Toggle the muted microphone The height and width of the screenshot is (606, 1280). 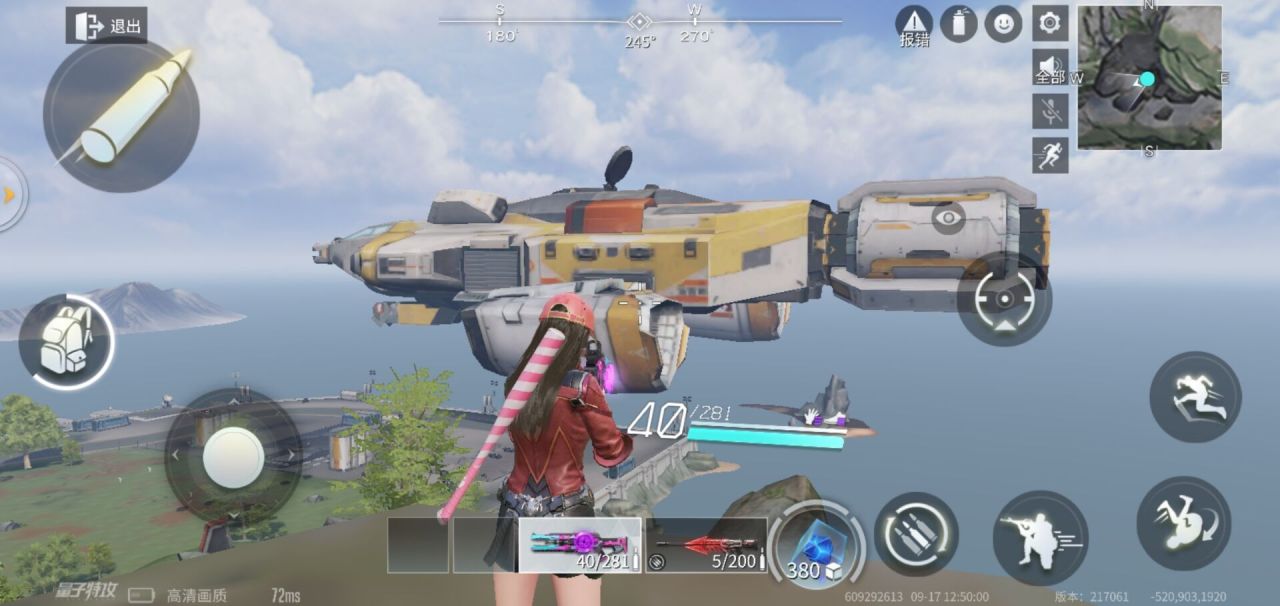[x=1050, y=111]
